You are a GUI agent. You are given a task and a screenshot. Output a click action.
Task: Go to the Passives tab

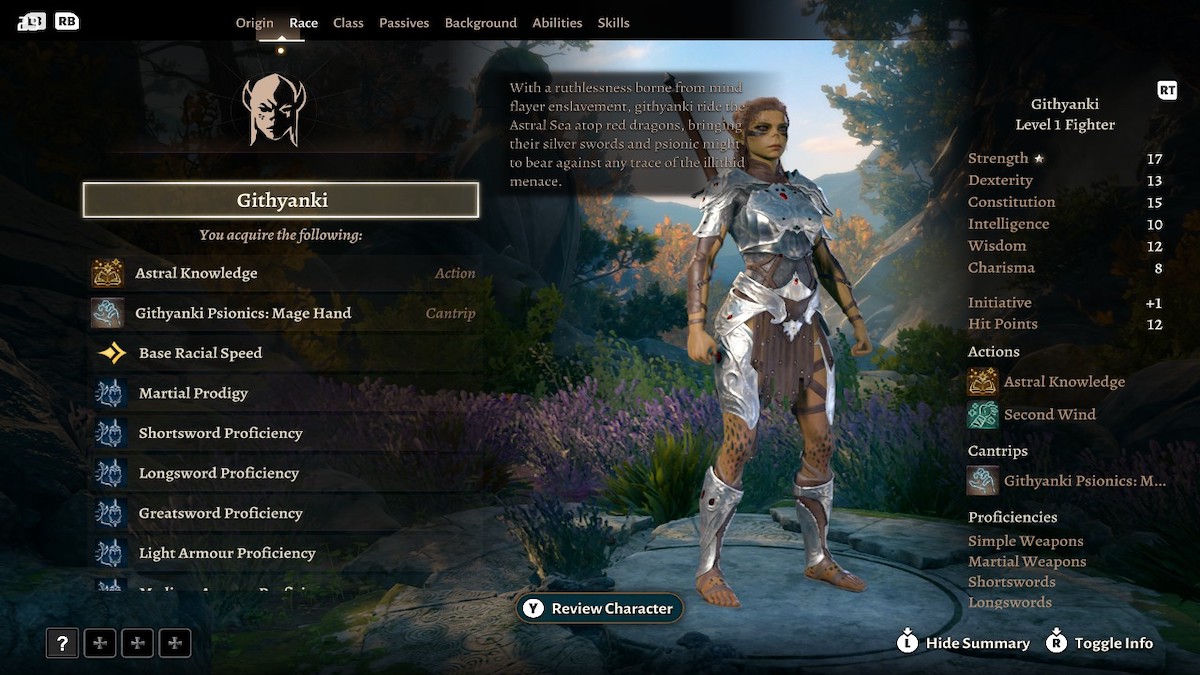tap(404, 23)
